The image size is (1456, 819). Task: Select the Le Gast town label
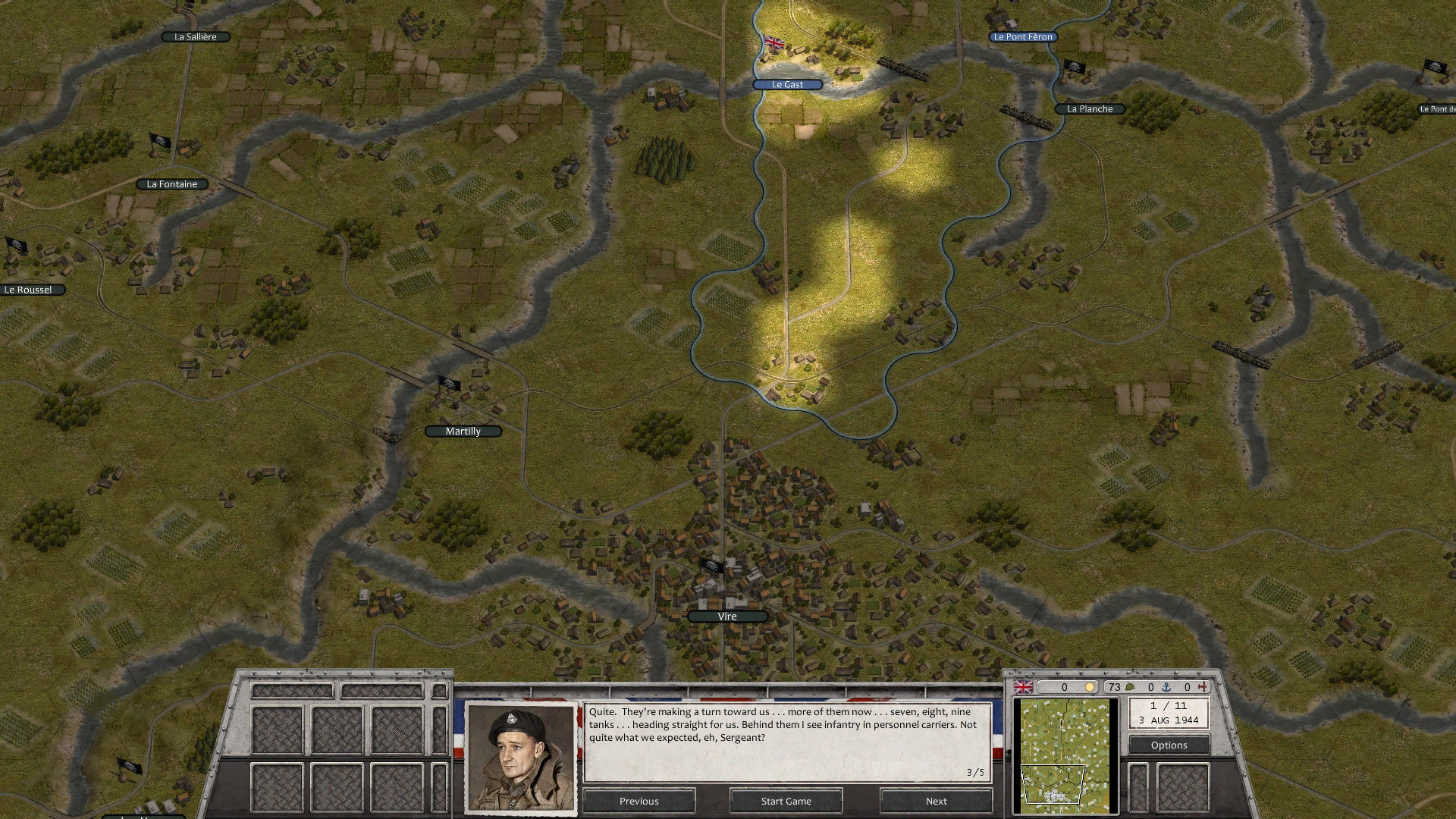tap(786, 84)
